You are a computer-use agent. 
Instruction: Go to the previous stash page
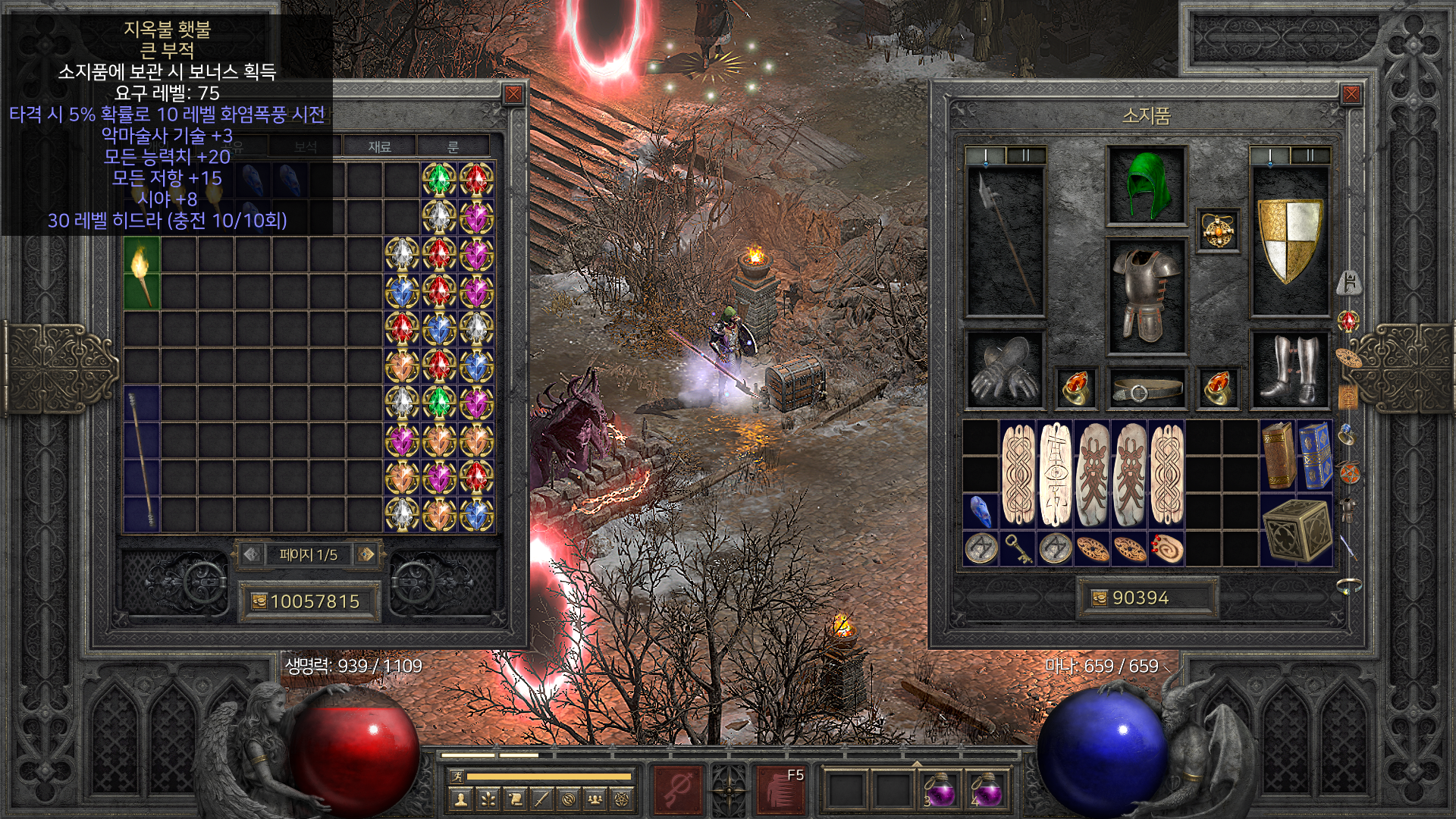(x=252, y=554)
